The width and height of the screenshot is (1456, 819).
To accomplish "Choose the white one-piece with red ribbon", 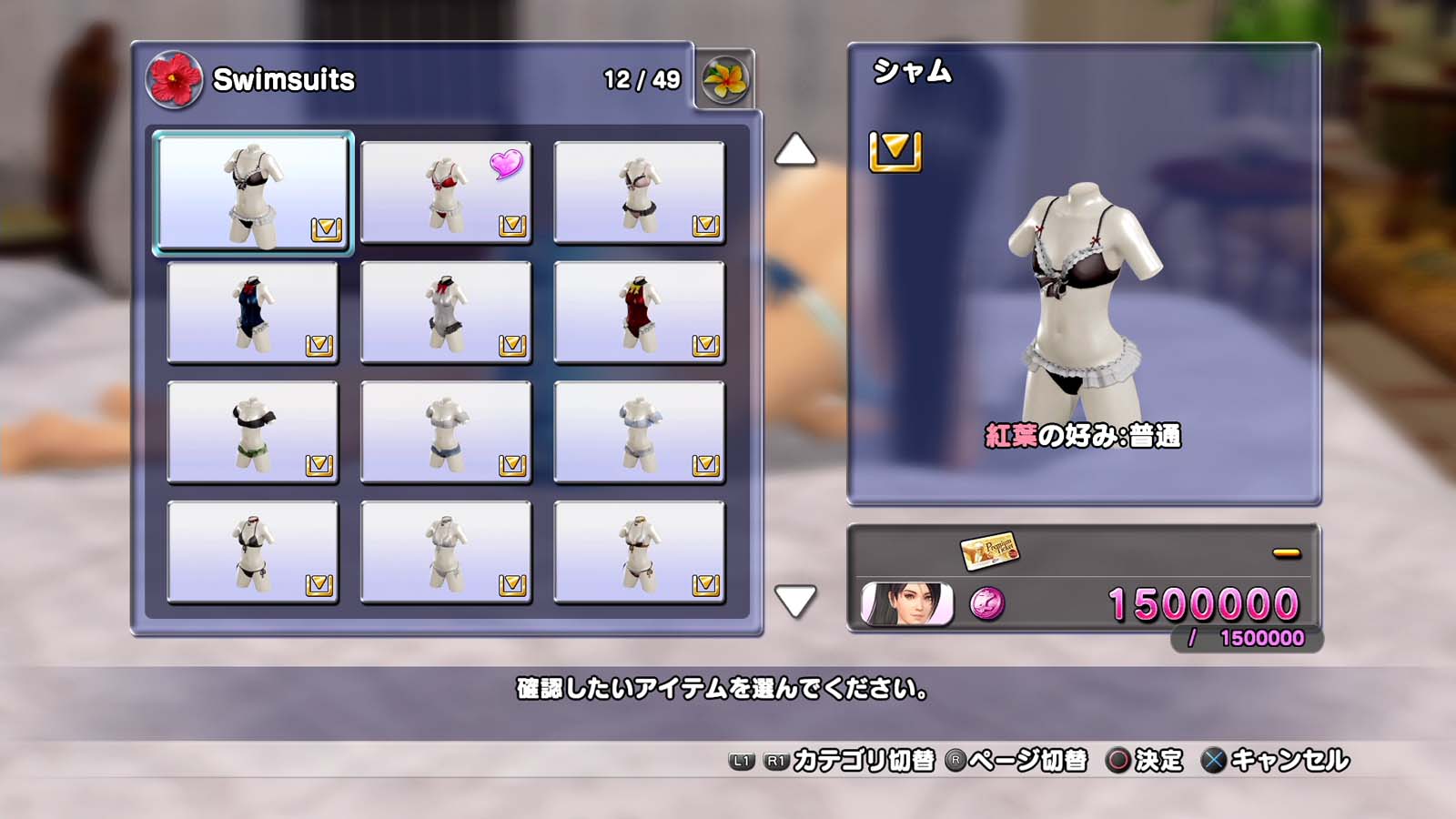I will [446, 312].
